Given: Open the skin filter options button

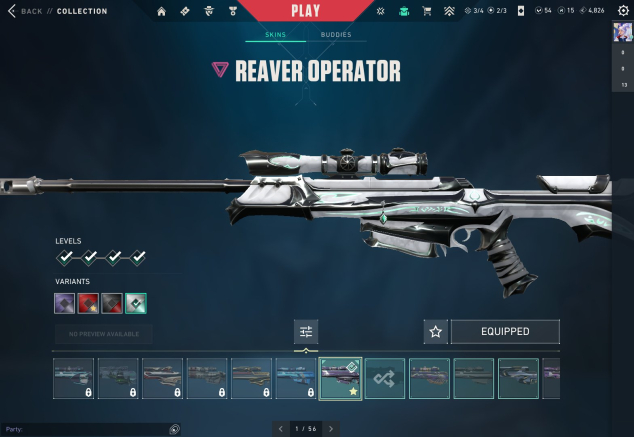Looking at the screenshot, I should (306, 332).
